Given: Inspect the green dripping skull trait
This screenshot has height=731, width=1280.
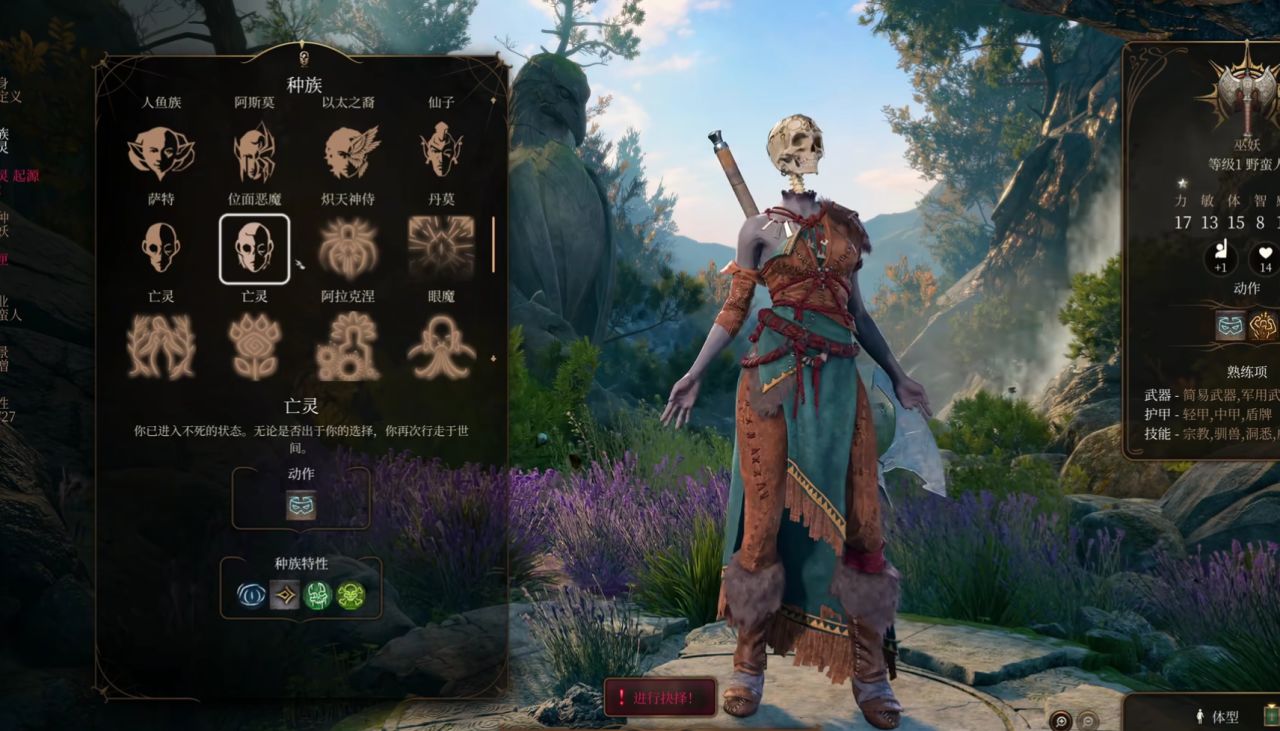Looking at the screenshot, I should click(318, 596).
